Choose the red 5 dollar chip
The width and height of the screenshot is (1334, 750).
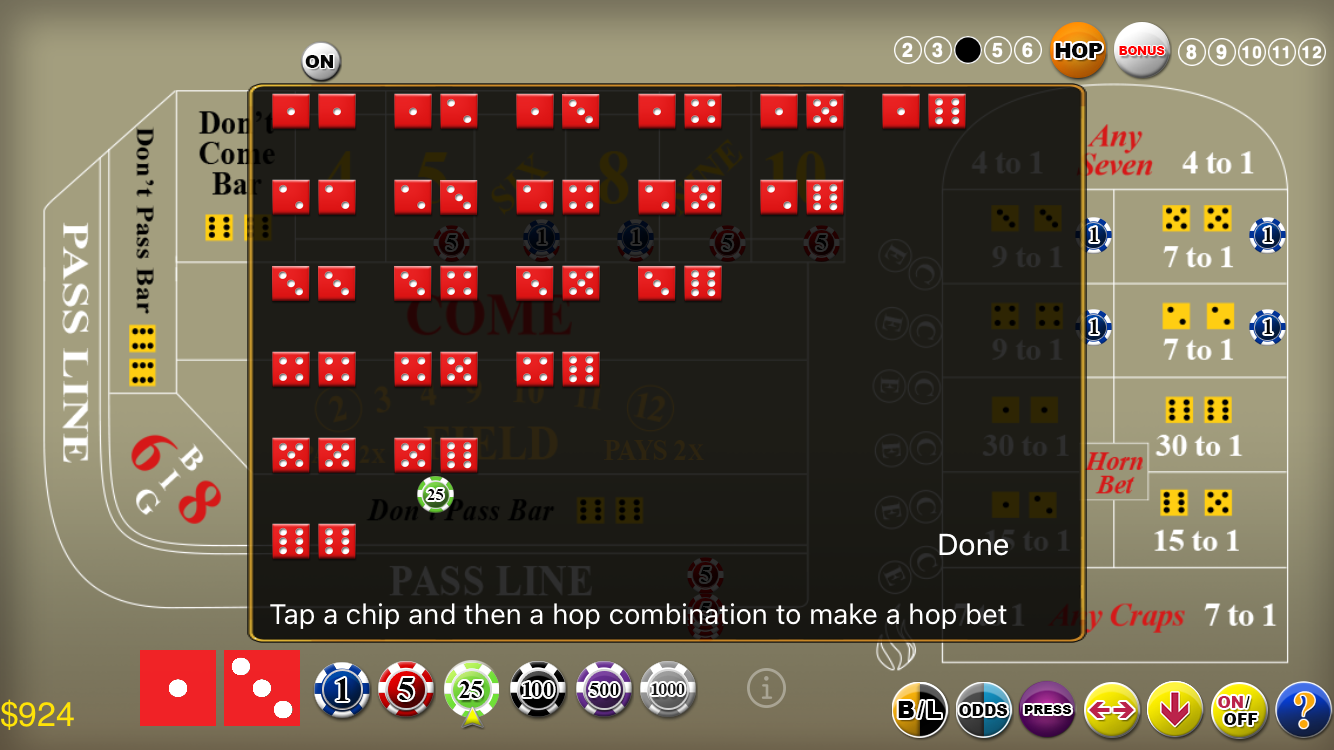tap(406, 689)
